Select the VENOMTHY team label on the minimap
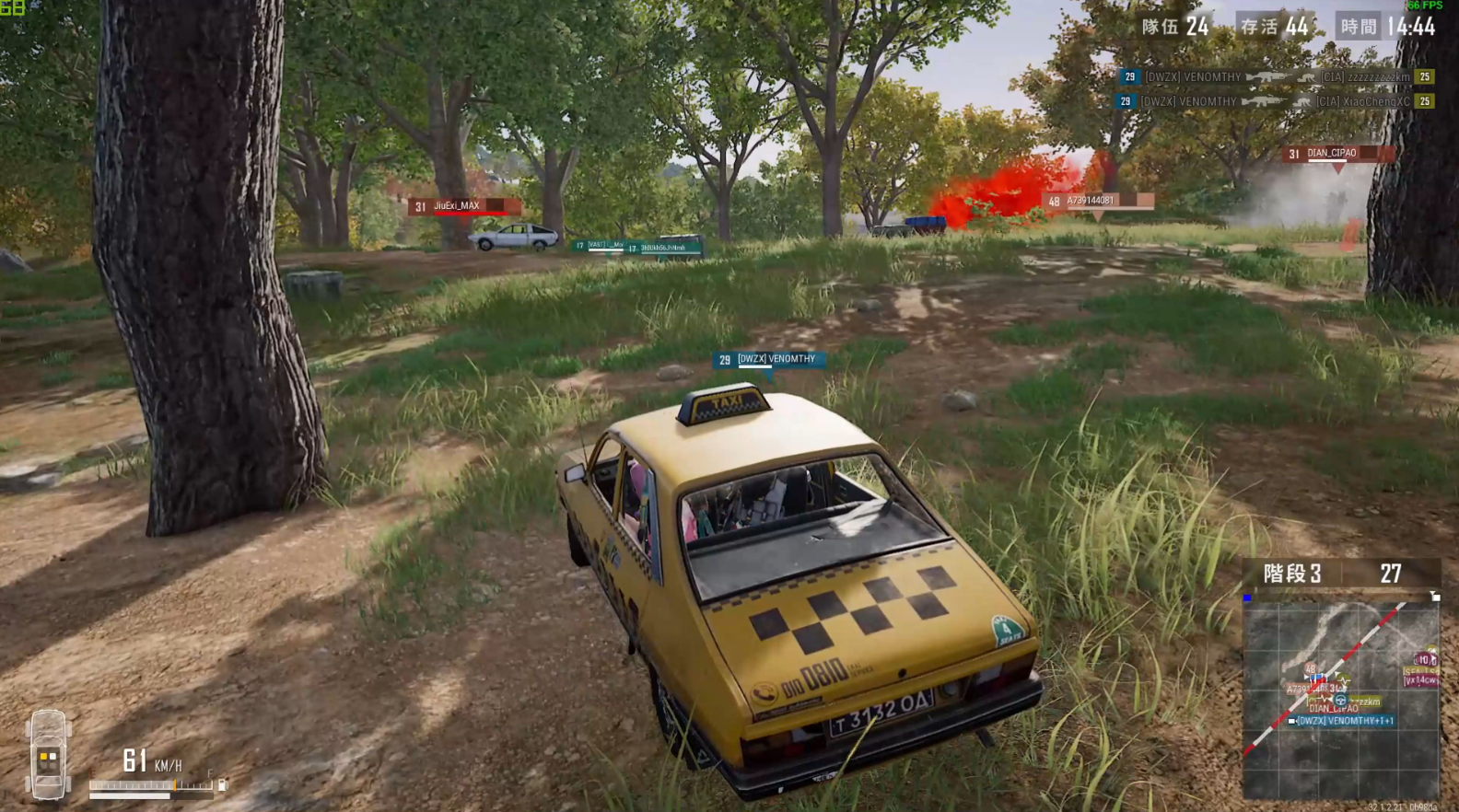 point(1344,721)
